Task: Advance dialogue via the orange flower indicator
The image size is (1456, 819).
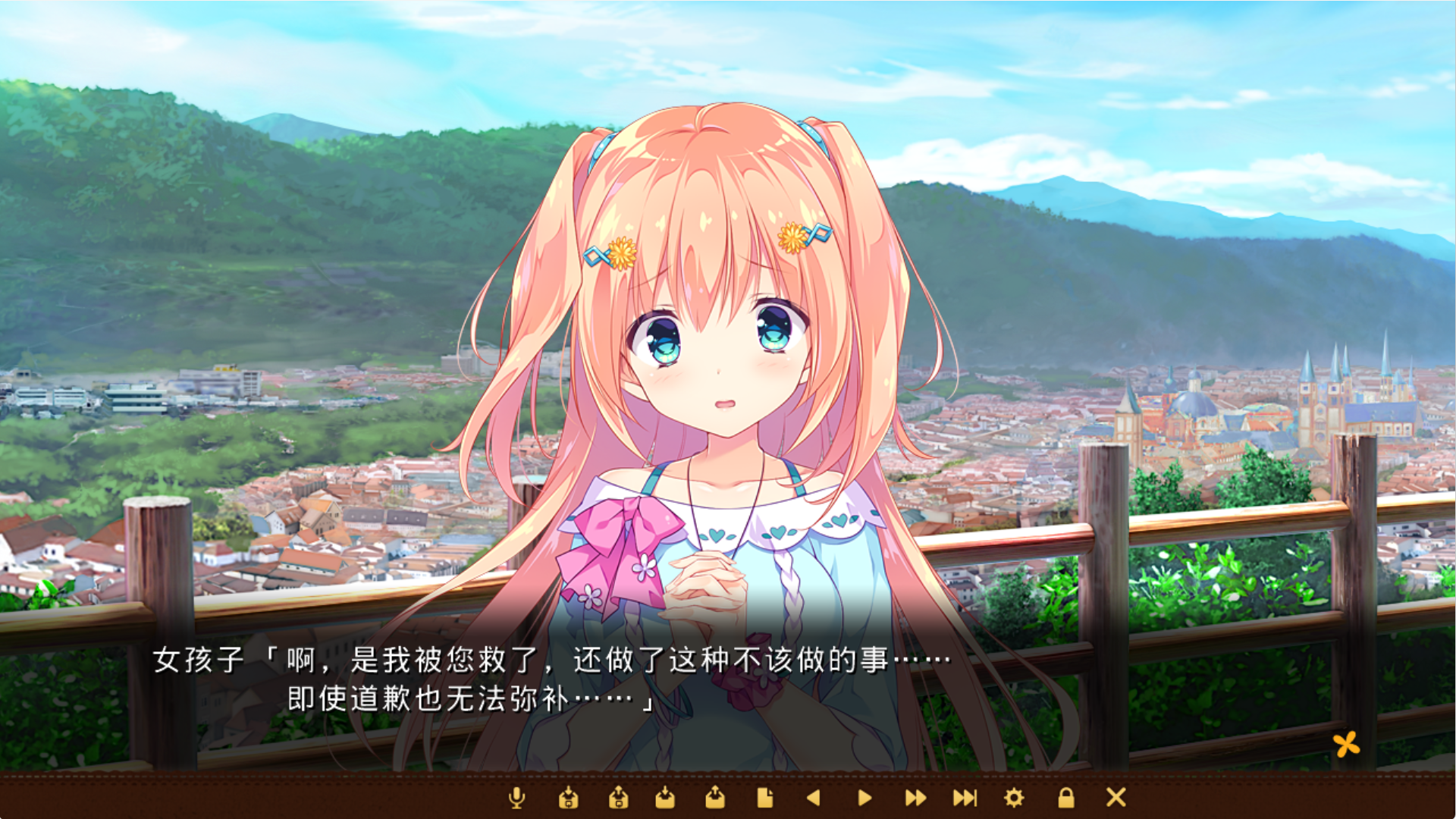Action: (1347, 745)
